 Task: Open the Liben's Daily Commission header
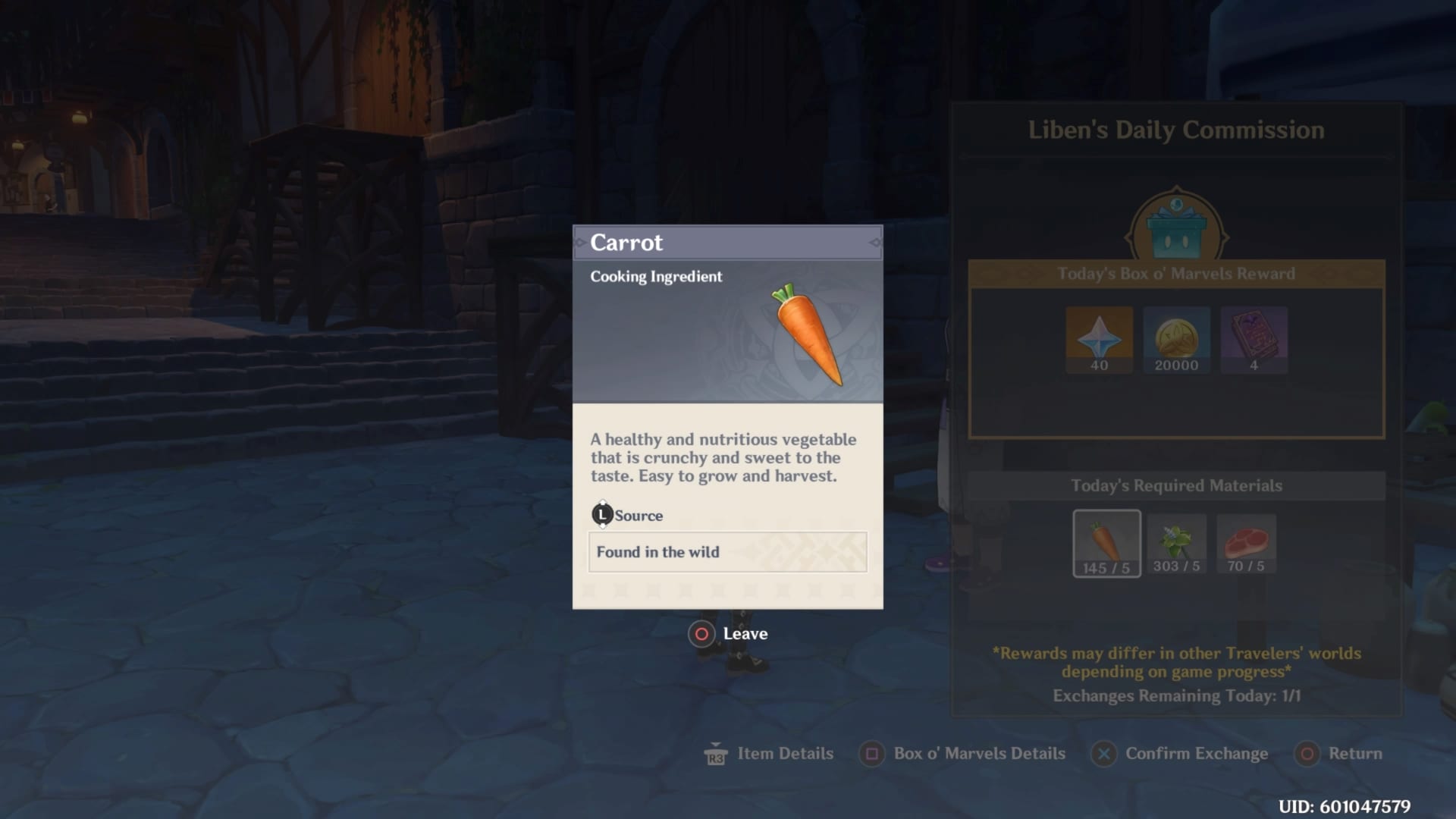[1176, 130]
